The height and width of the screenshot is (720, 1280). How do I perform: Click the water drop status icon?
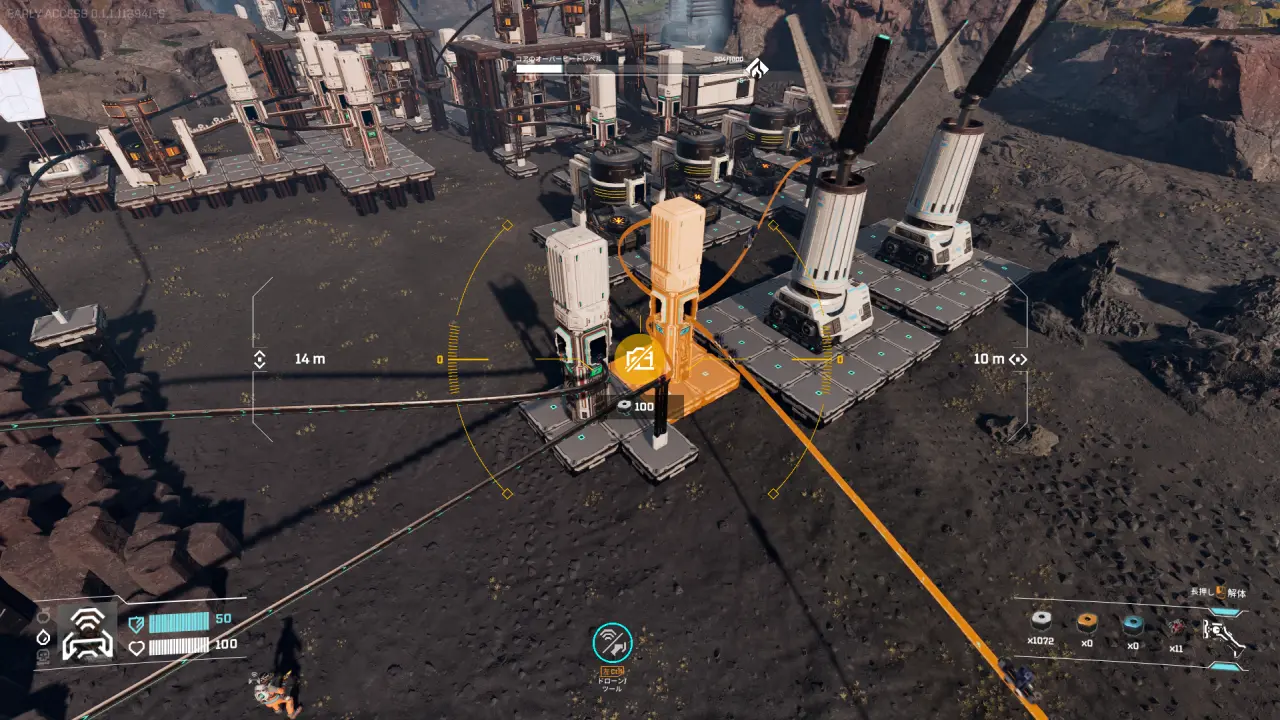43,636
